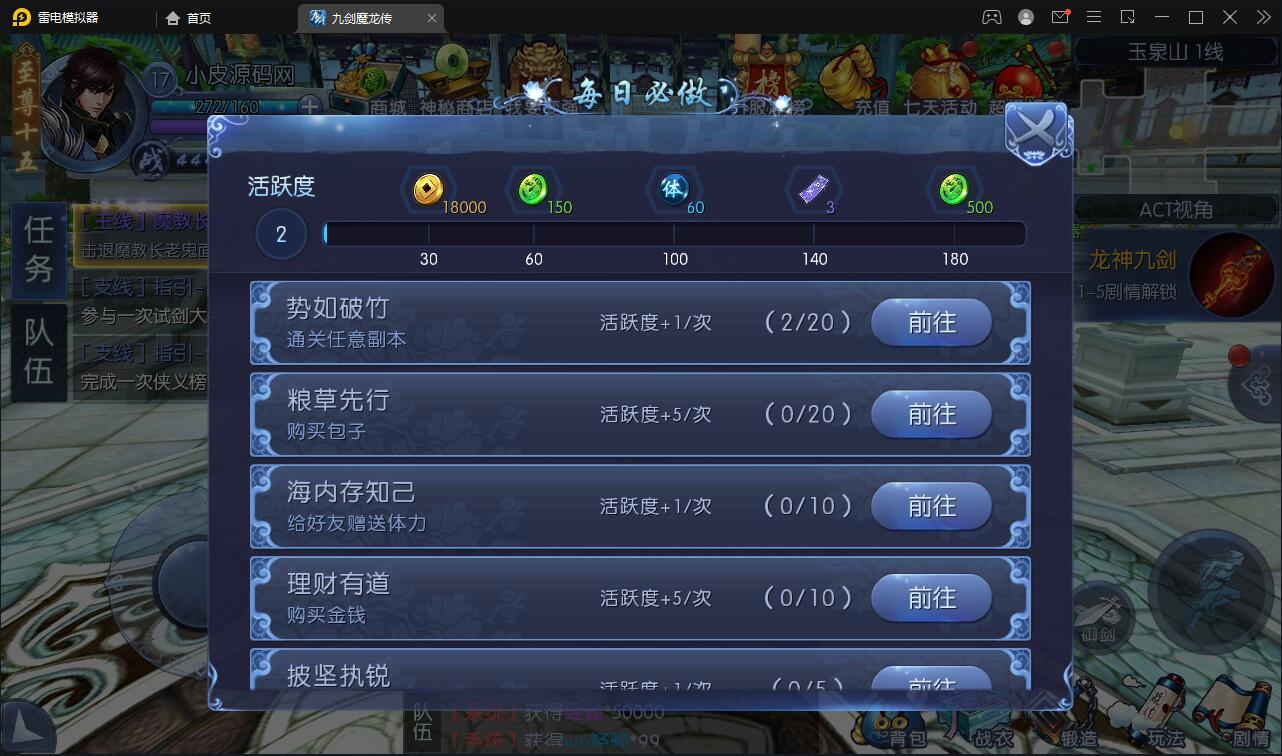This screenshot has height=756, width=1282.
Task: Switch to the 任务 tasks tab
Action: coord(38,248)
